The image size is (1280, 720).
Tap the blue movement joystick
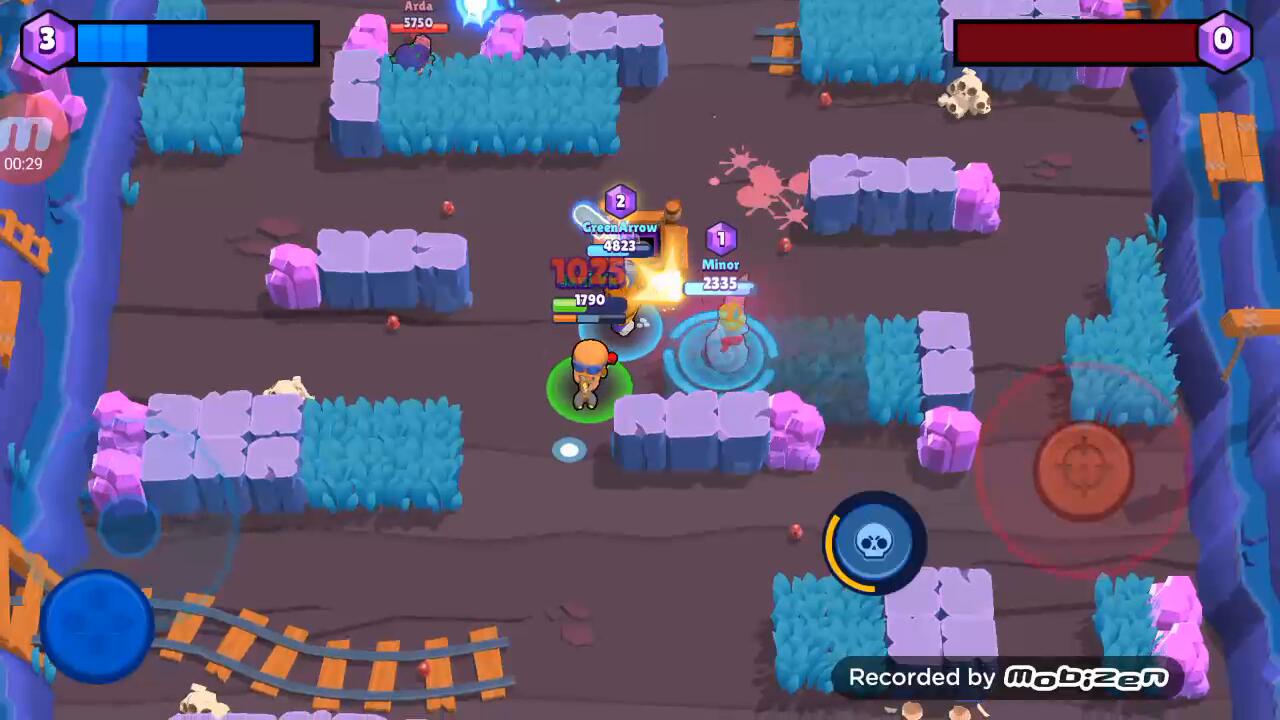[96, 626]
